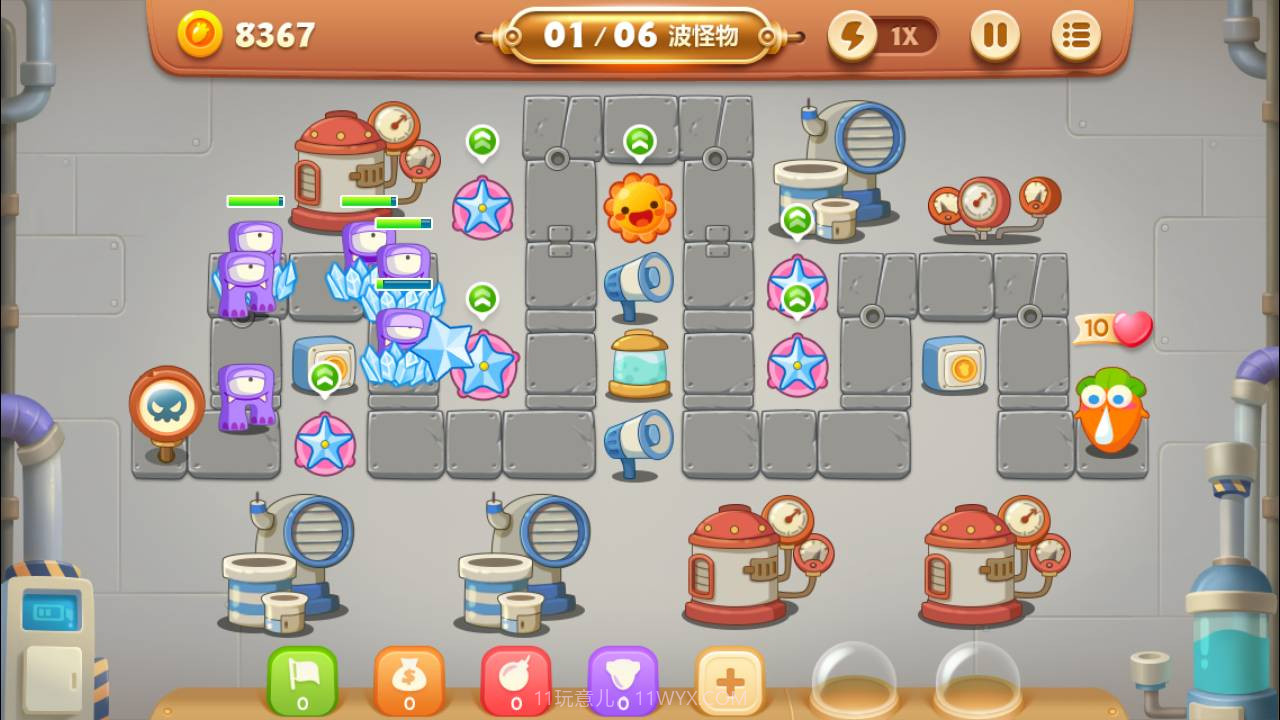This screenshot has width=1280, height=720.
Task: Select the green flag prop slot
Action: click(302, 680)
